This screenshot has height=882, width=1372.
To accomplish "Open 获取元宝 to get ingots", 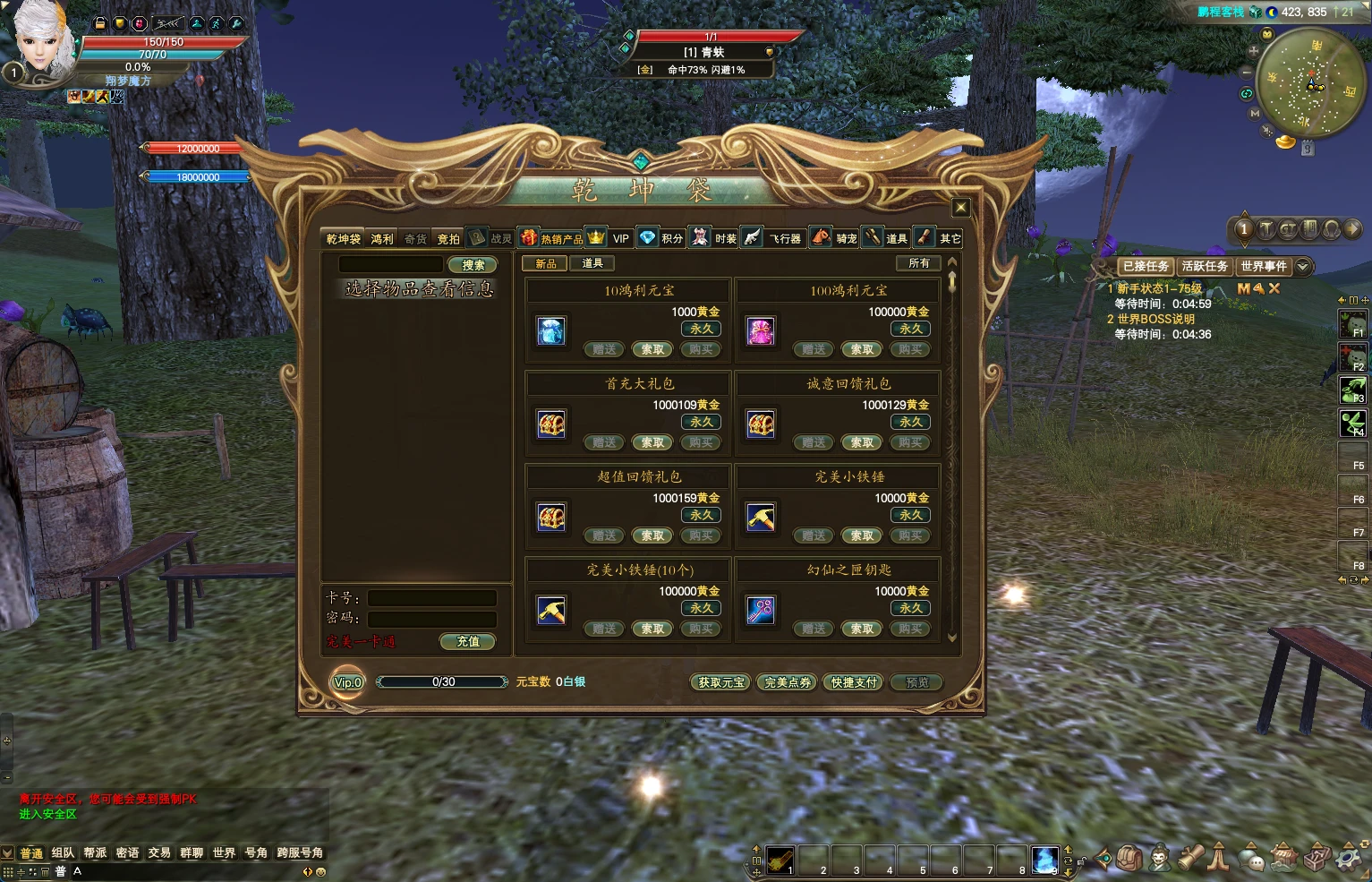I will [x=721, y=682].
